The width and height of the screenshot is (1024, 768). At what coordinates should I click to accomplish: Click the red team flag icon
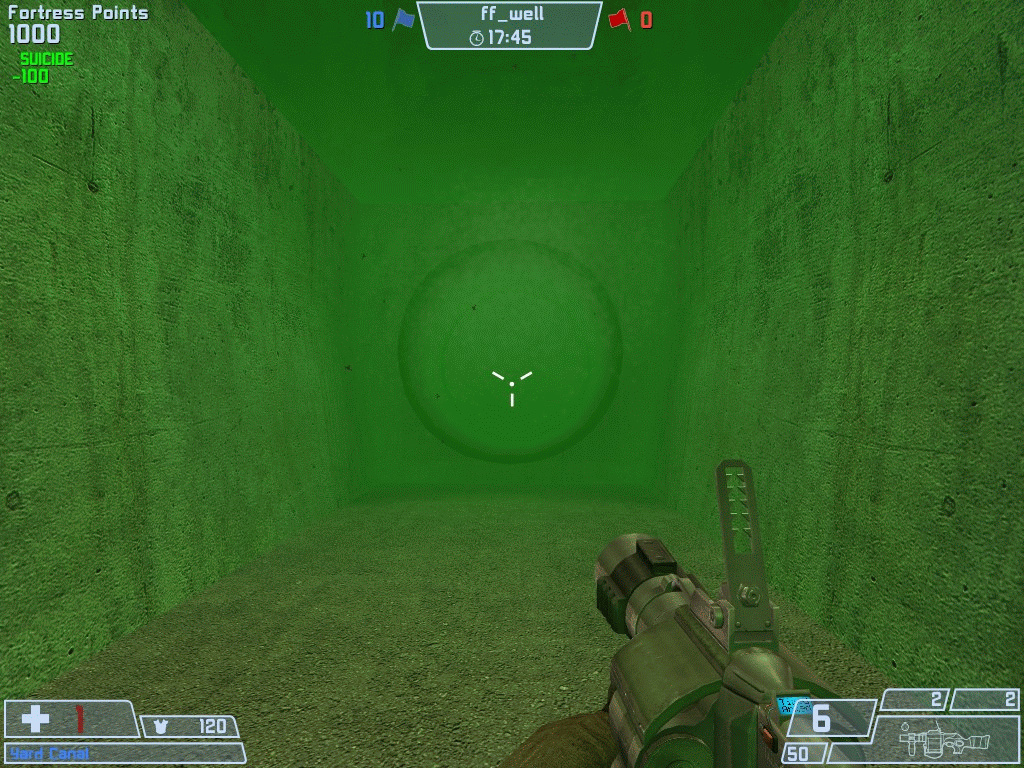tap(619, 19)
